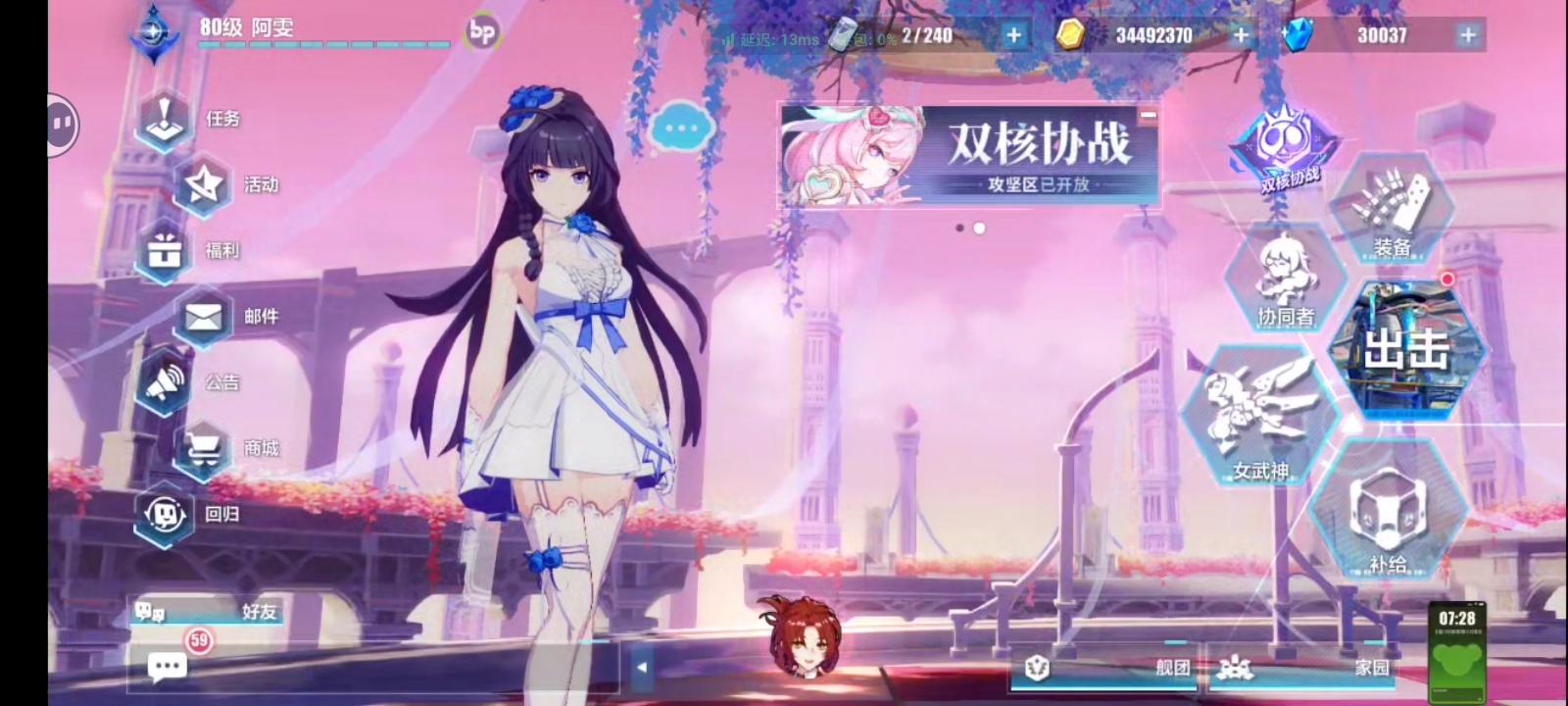Tap the 出击 sortie hexagon

point(1408,353)
